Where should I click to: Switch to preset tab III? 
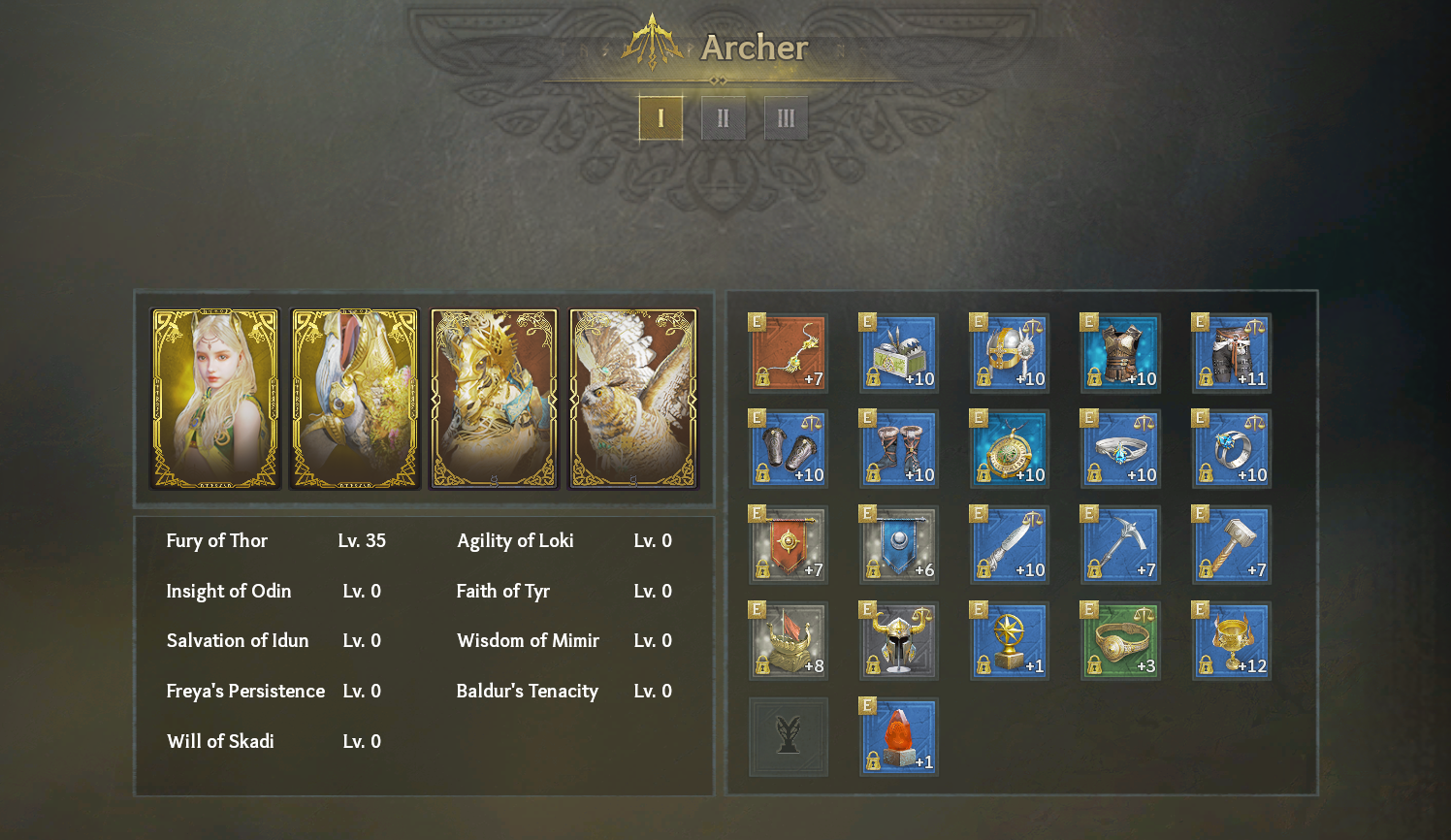click(786, 118)
